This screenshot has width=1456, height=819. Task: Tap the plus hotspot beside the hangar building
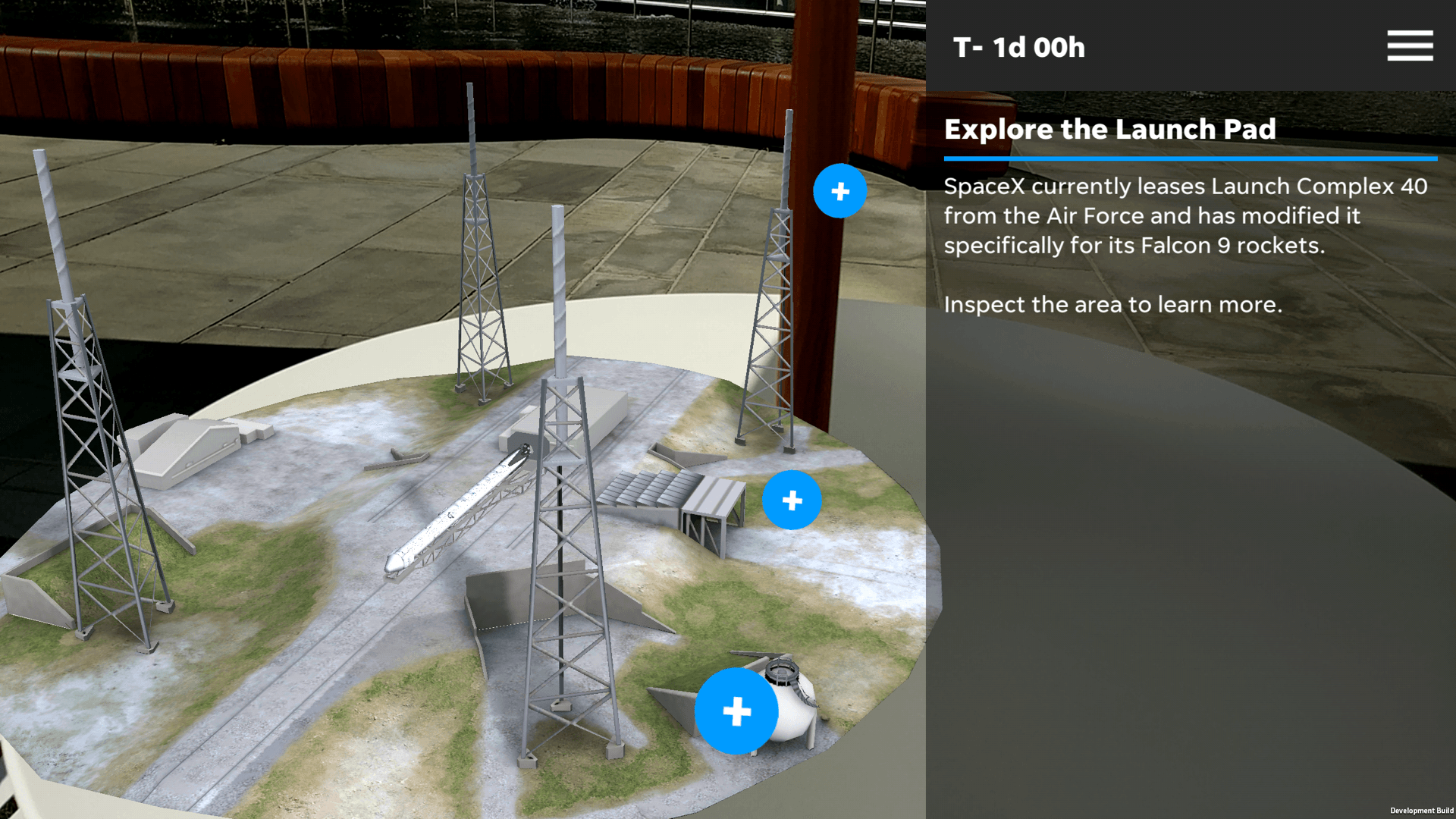(x=792, y=500)
